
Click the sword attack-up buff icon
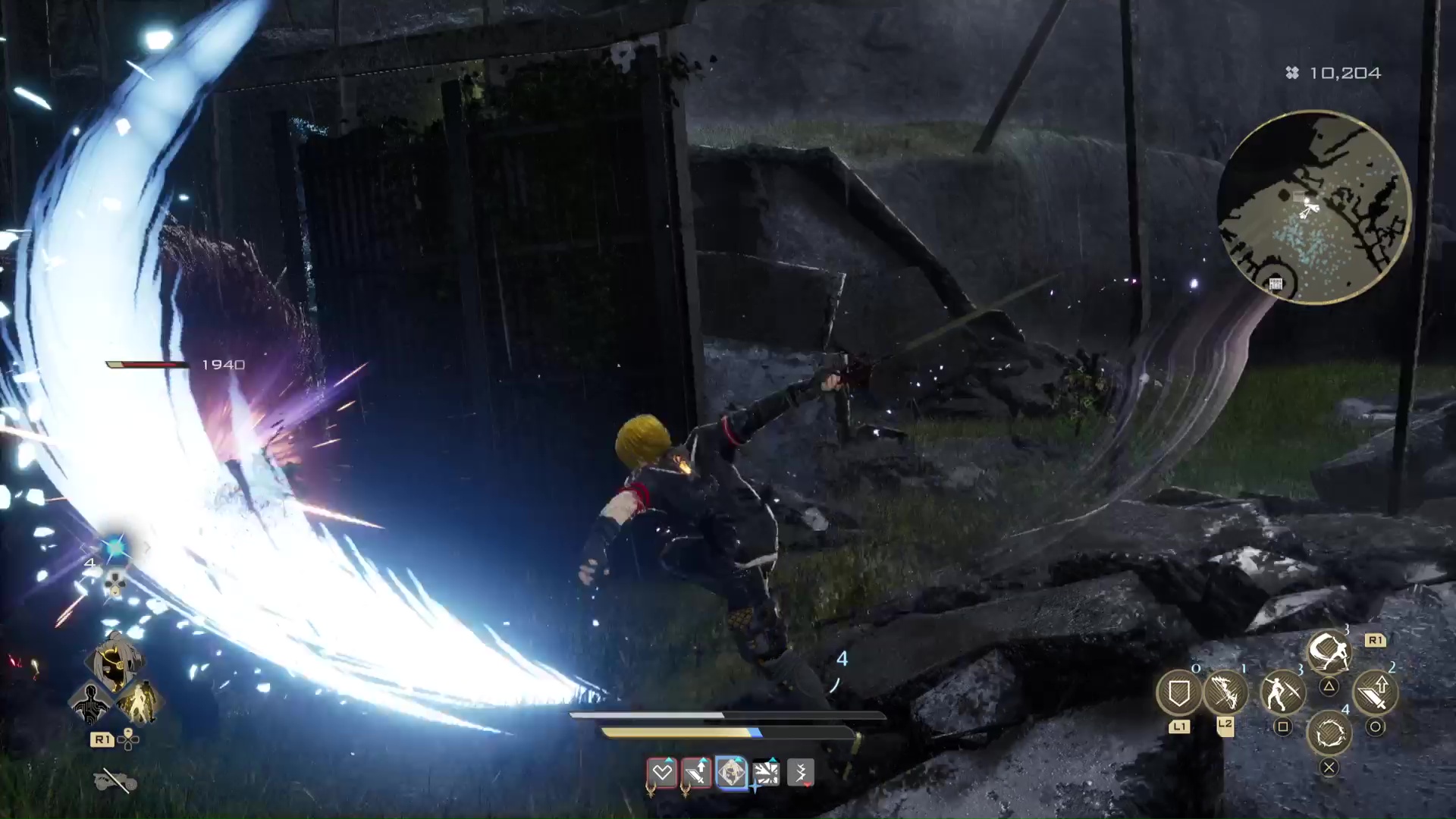(696, 773)
